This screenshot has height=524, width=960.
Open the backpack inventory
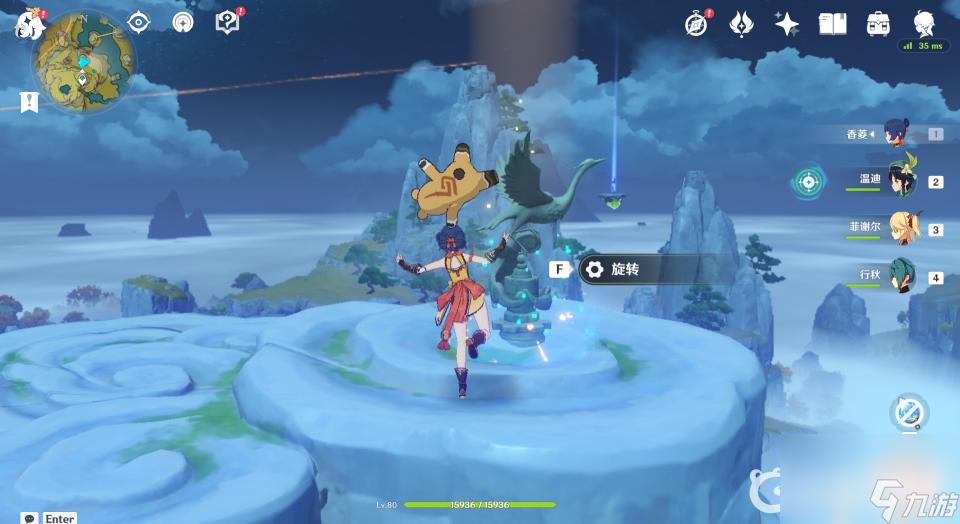tap(879, 23)
